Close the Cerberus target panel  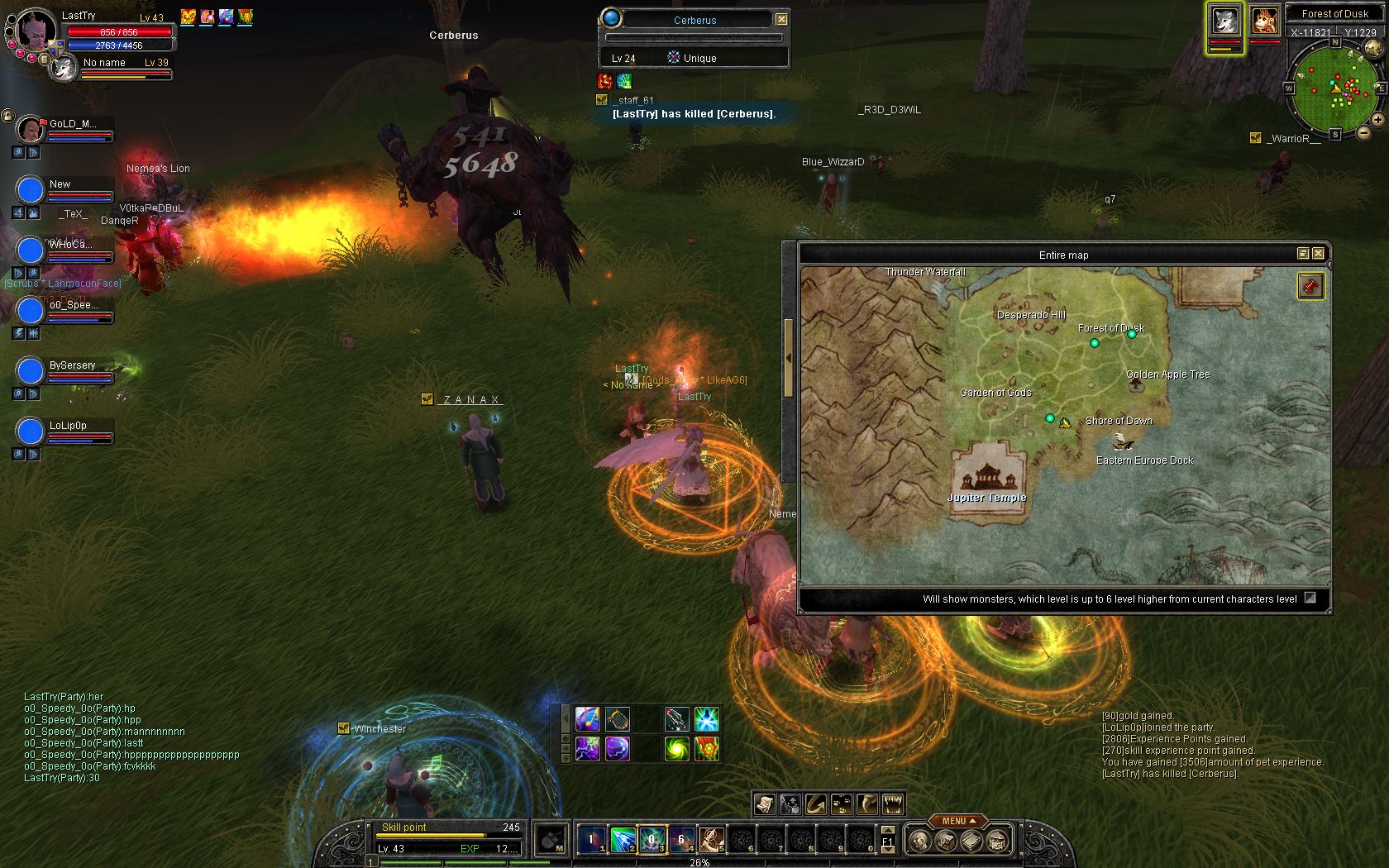click(x=781, y=19)
